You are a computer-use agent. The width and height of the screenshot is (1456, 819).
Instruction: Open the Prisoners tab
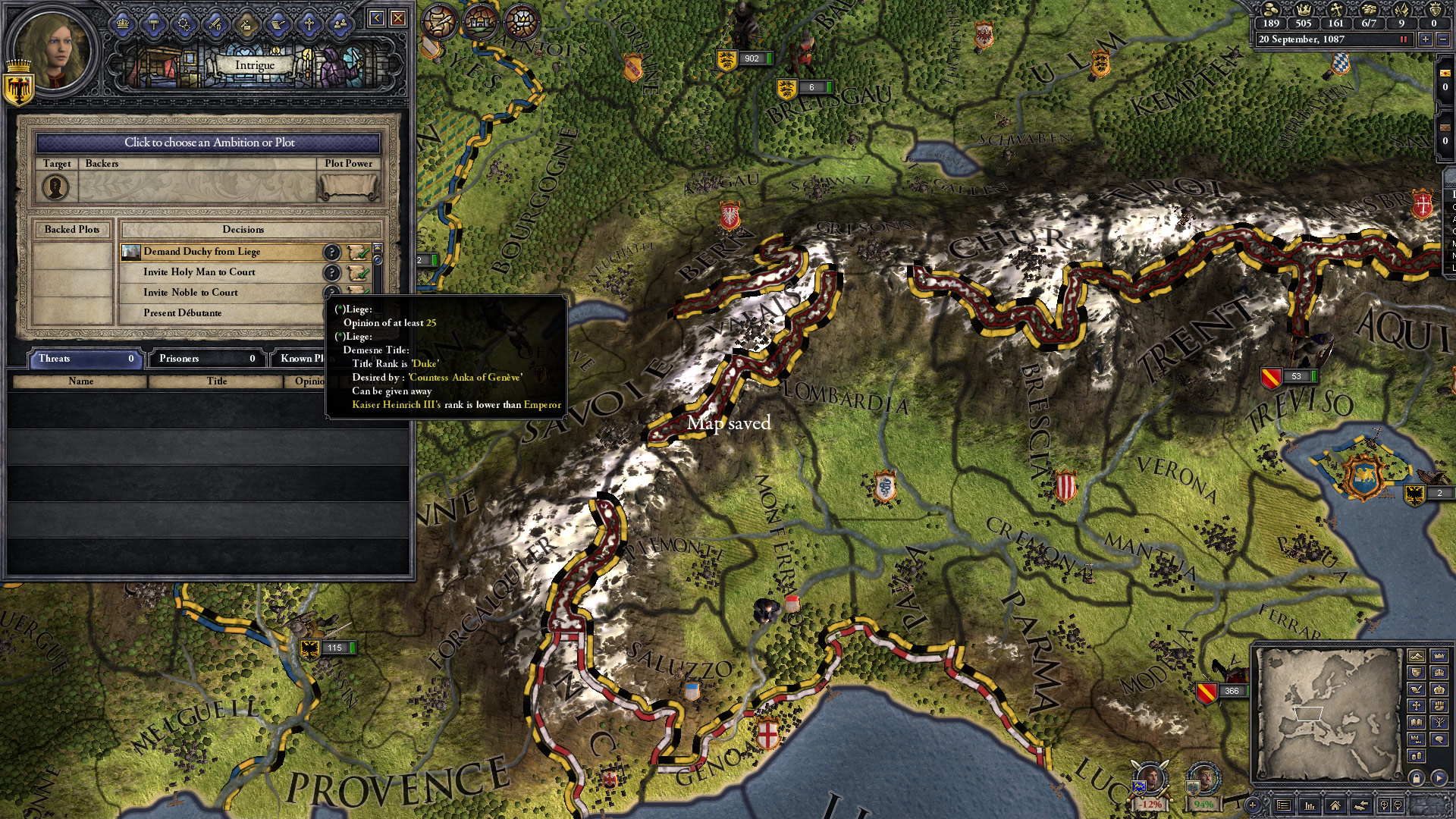206,359
